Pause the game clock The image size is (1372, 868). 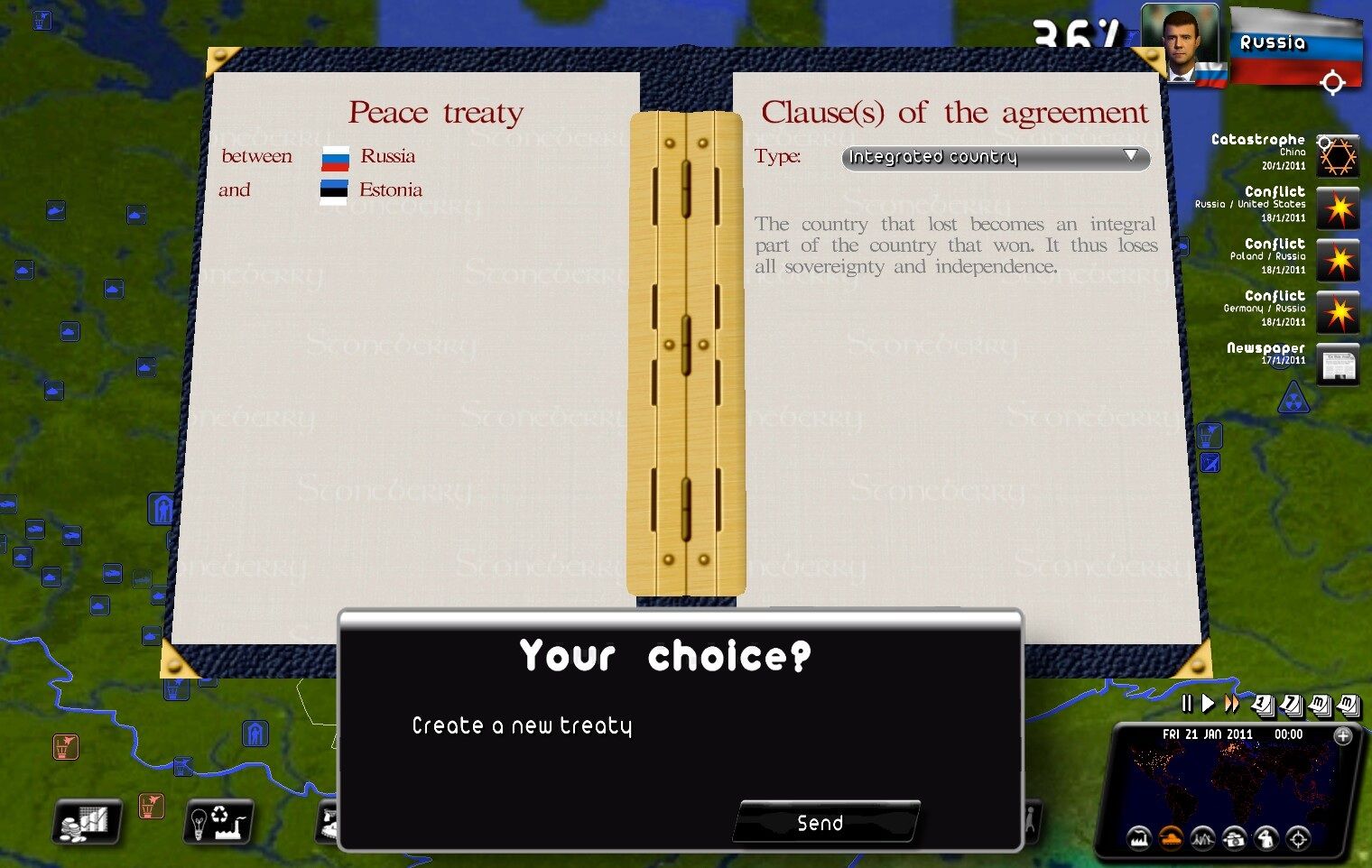point(1188,703)
